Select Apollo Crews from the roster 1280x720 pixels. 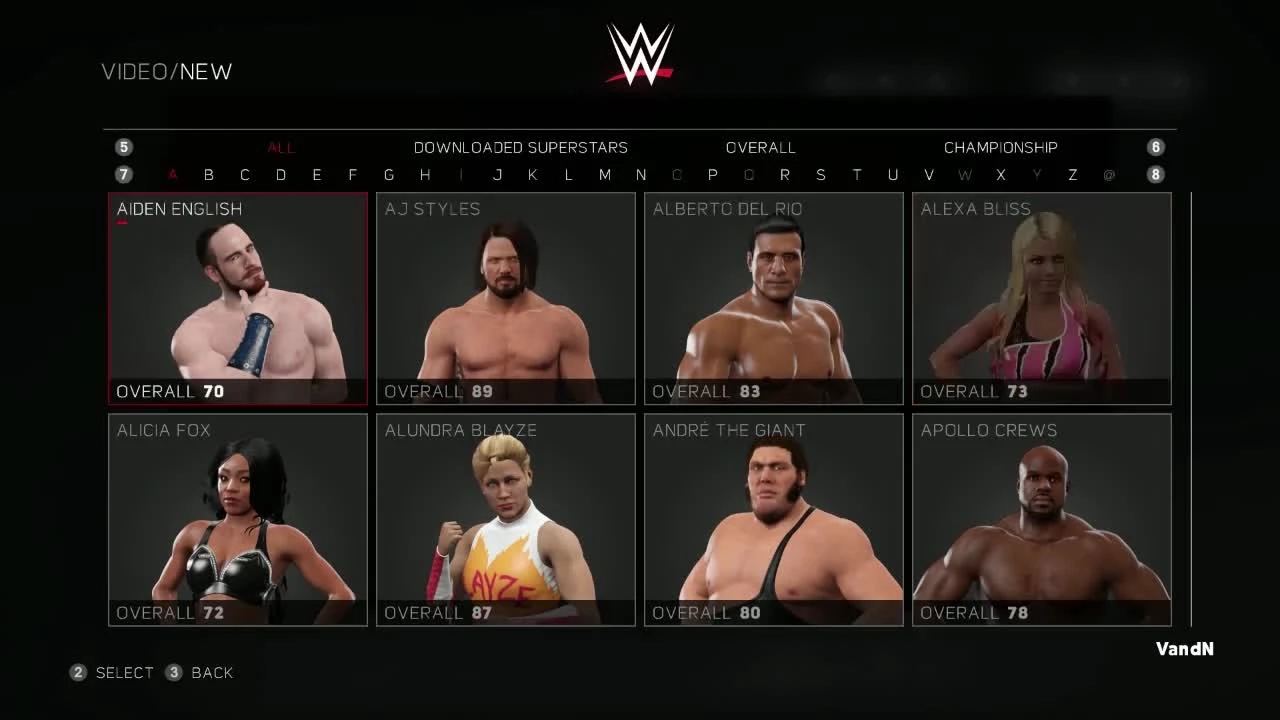tap(1041, 520)
